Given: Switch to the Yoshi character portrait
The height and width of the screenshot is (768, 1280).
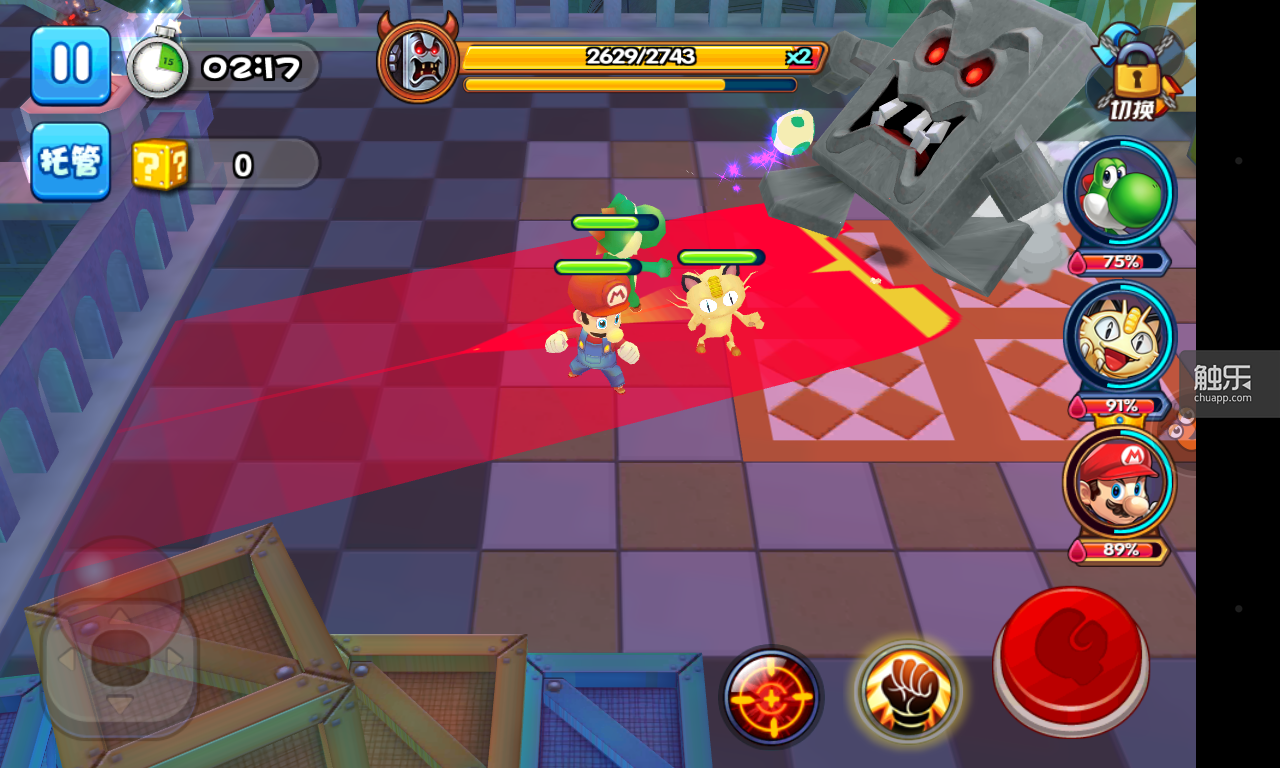Looking at the screenshot, I should pyautogui.click(x=1119, y=195).
